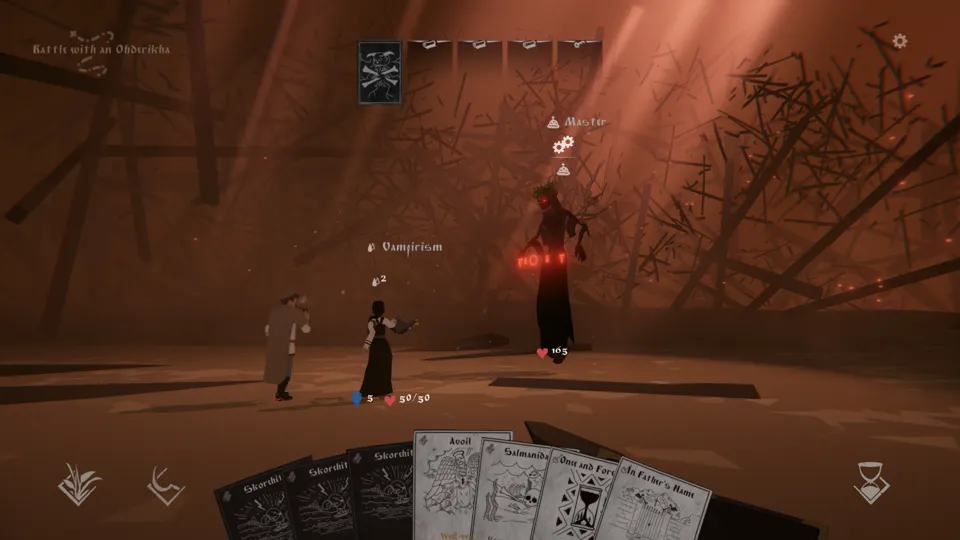Image resolution: width=960 pixels, height=540 pixels.
Task: Select the skull and crossbones spell slot
Action: (380, 72)
